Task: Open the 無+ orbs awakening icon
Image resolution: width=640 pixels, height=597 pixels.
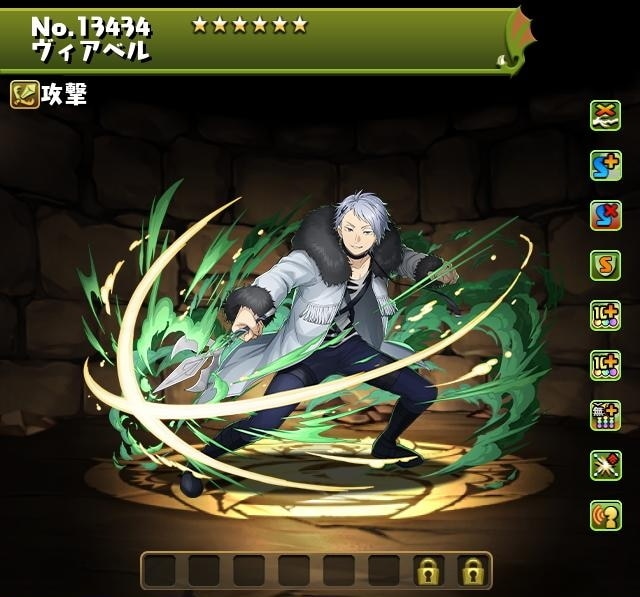Action: (x=605, y=416)
